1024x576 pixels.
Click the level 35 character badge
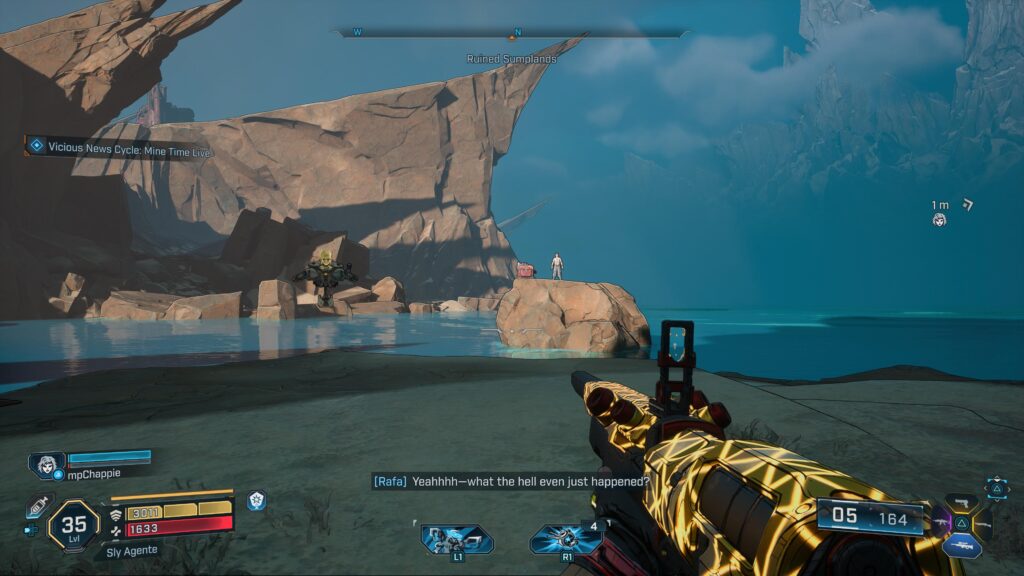(74, 522)
